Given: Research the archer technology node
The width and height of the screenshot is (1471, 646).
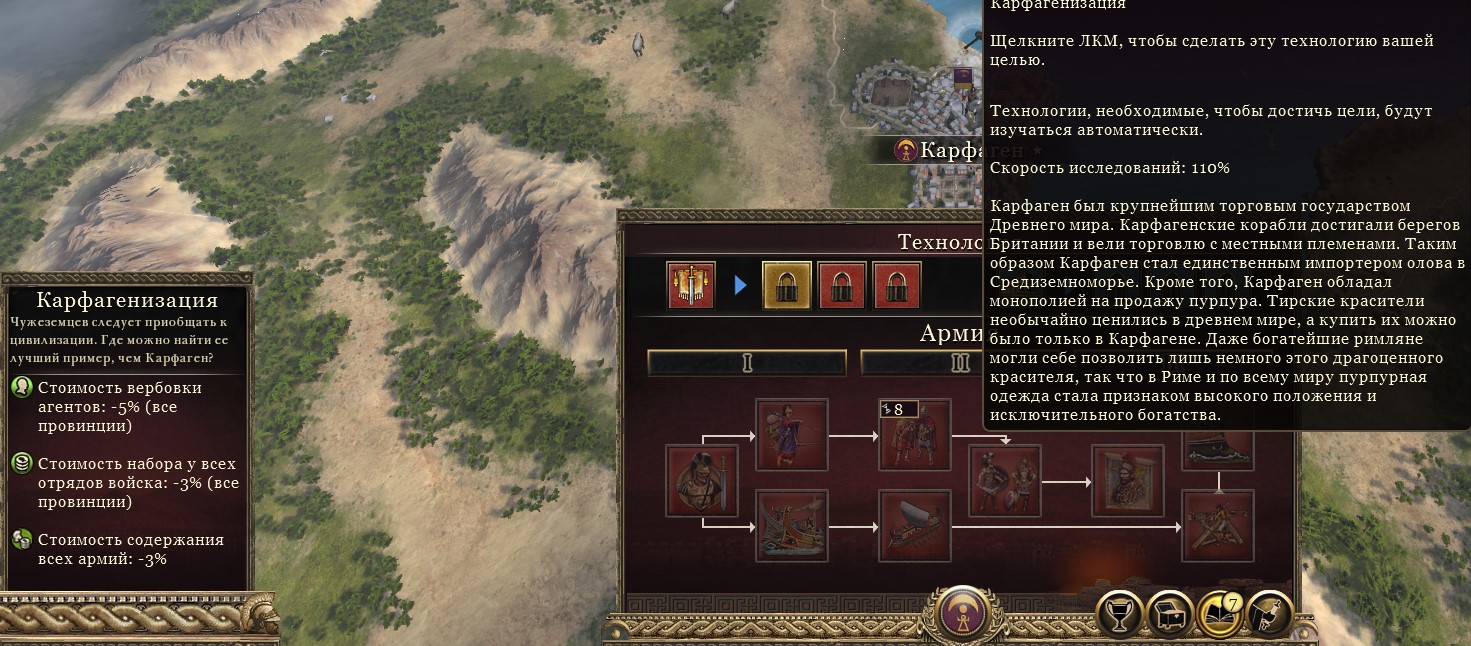Looking at the screenshot, I should pyautogui.click(x=792, y=435).
